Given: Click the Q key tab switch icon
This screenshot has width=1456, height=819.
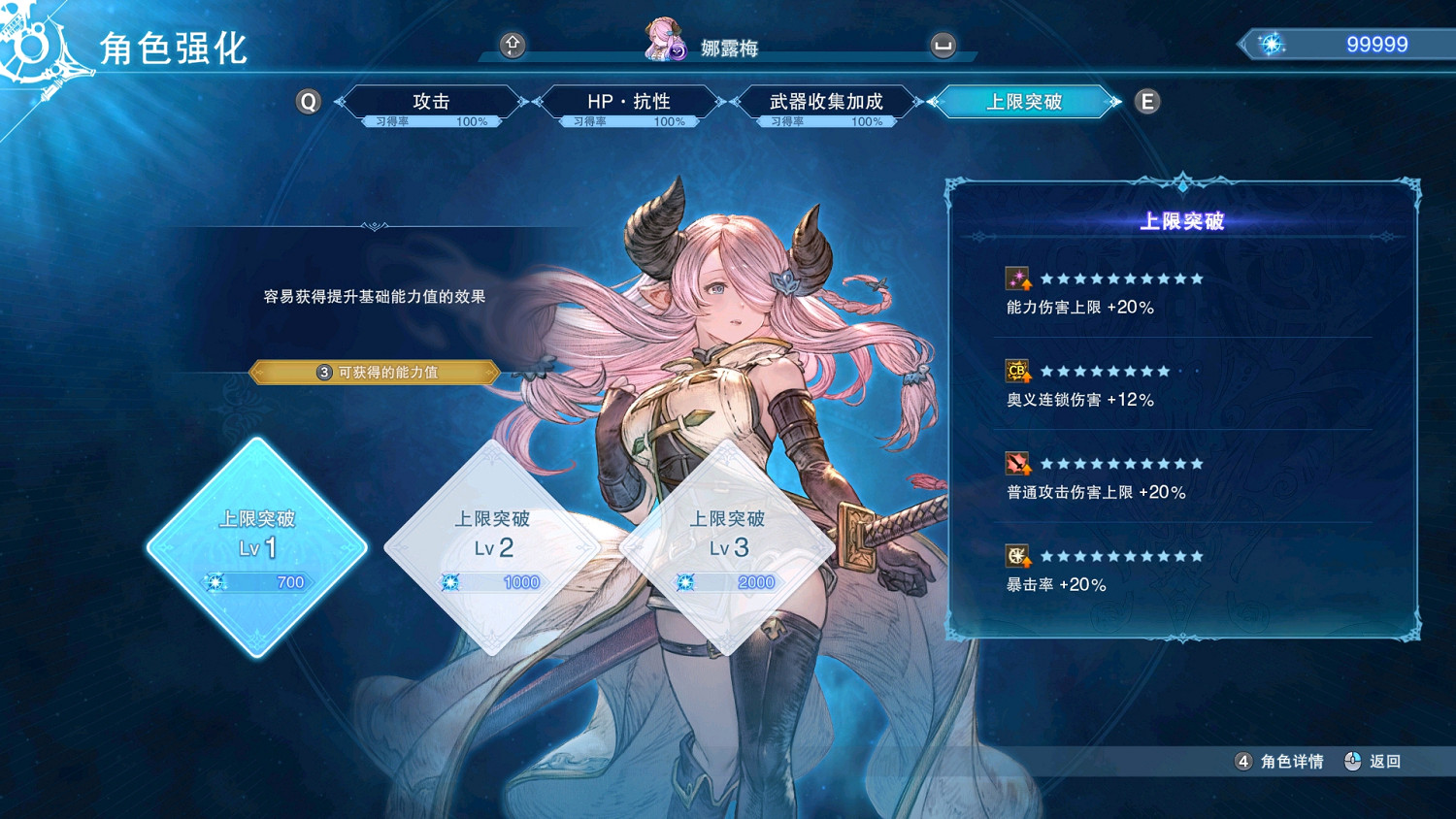Looking at the screenshot, I should [x=308, y=101].
